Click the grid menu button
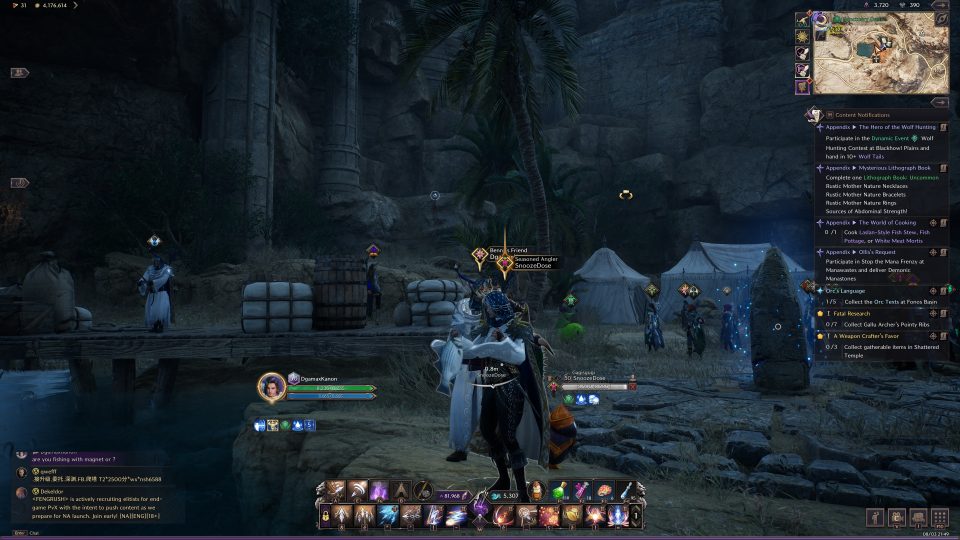This screenshot has height=540, width=960. click(940, 517)
